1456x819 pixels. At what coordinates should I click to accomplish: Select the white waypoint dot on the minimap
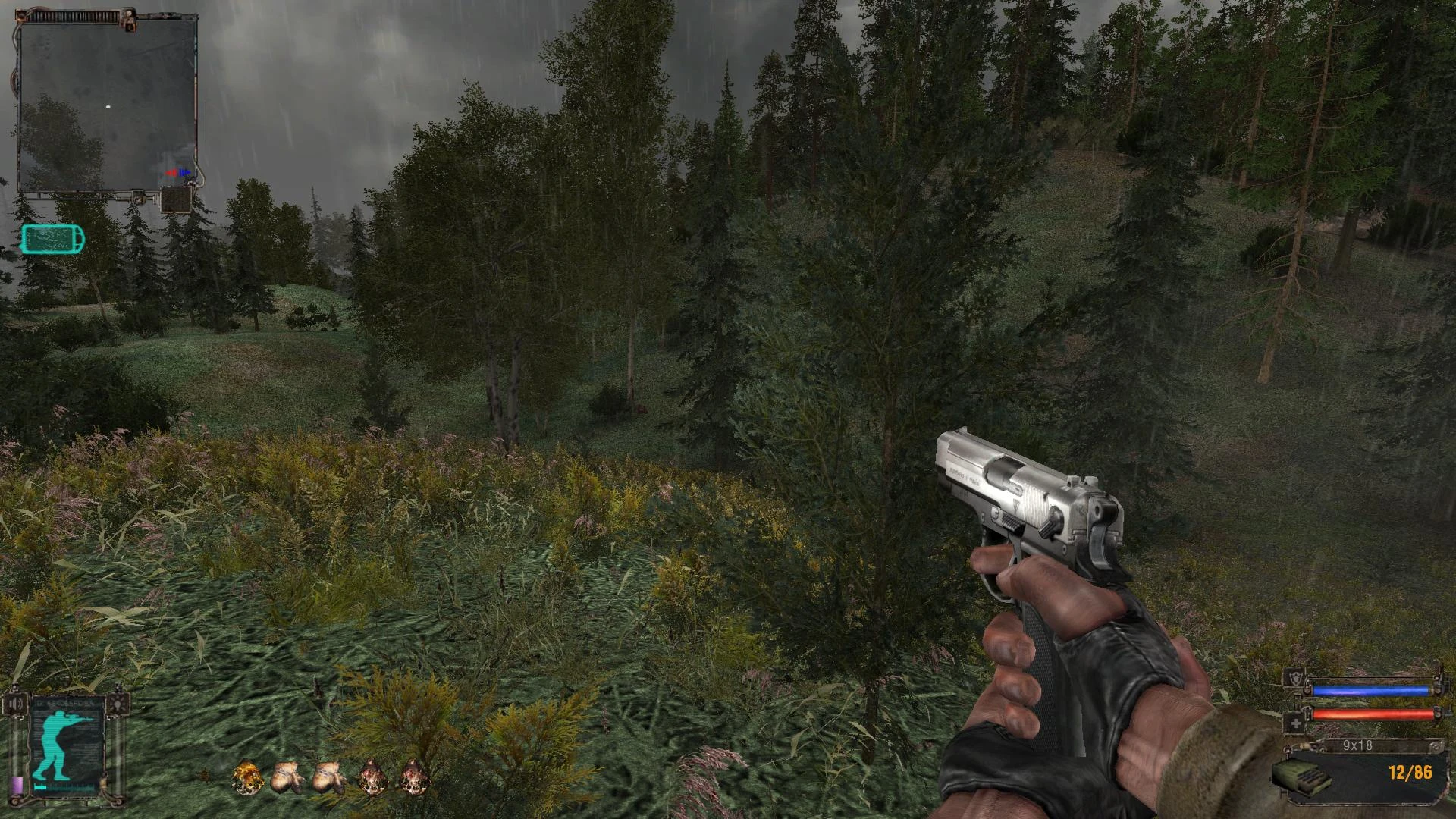coord(108,106)
